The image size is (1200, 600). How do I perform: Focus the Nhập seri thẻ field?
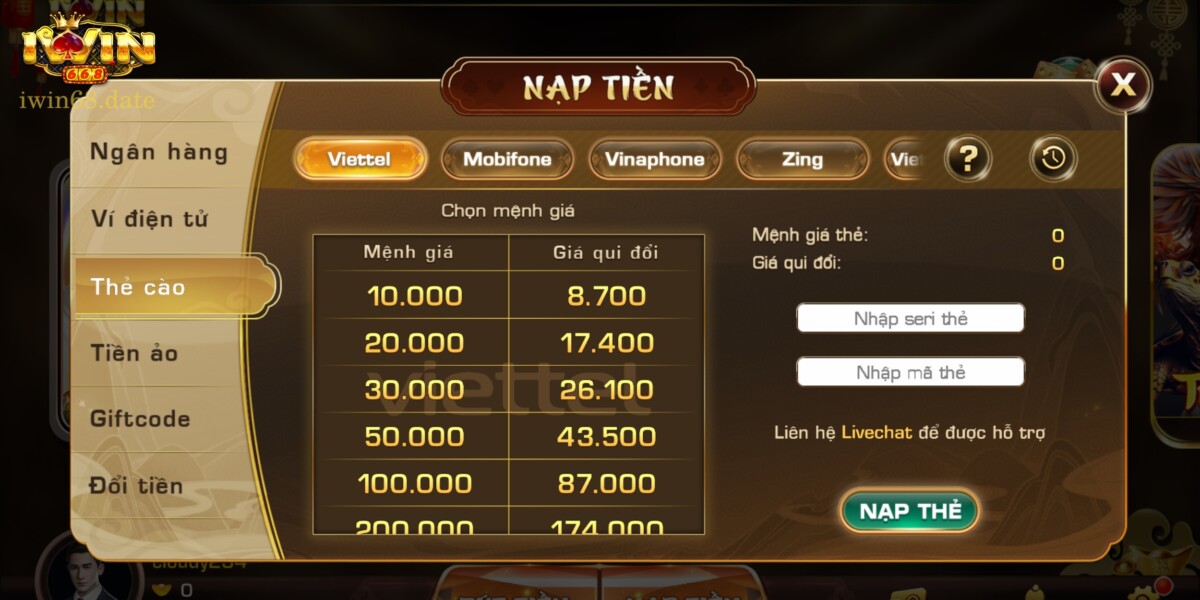point(910,319)
